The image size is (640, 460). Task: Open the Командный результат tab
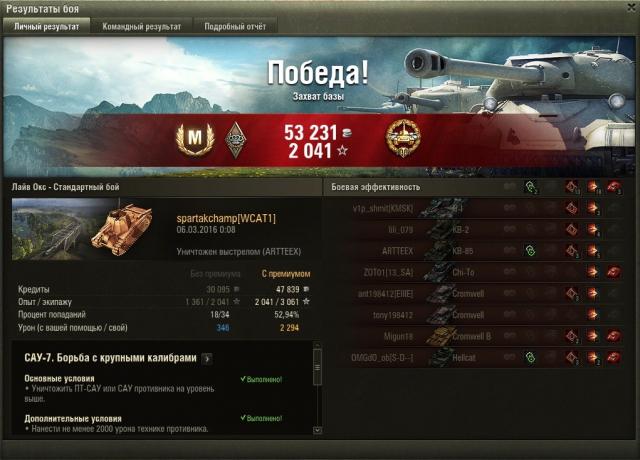tap(142, 26)
